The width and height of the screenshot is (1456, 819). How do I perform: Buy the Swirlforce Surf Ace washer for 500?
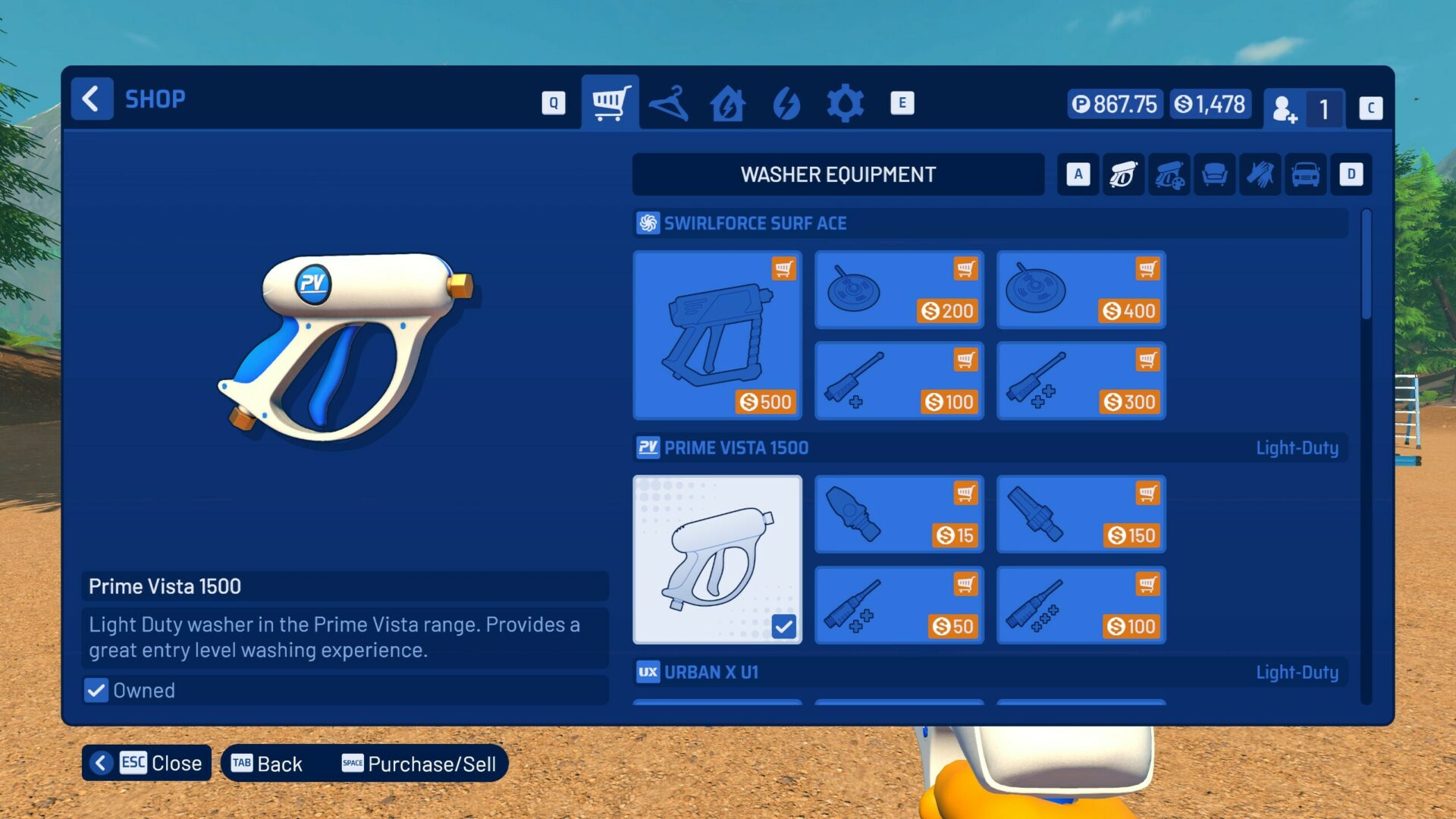717,334
